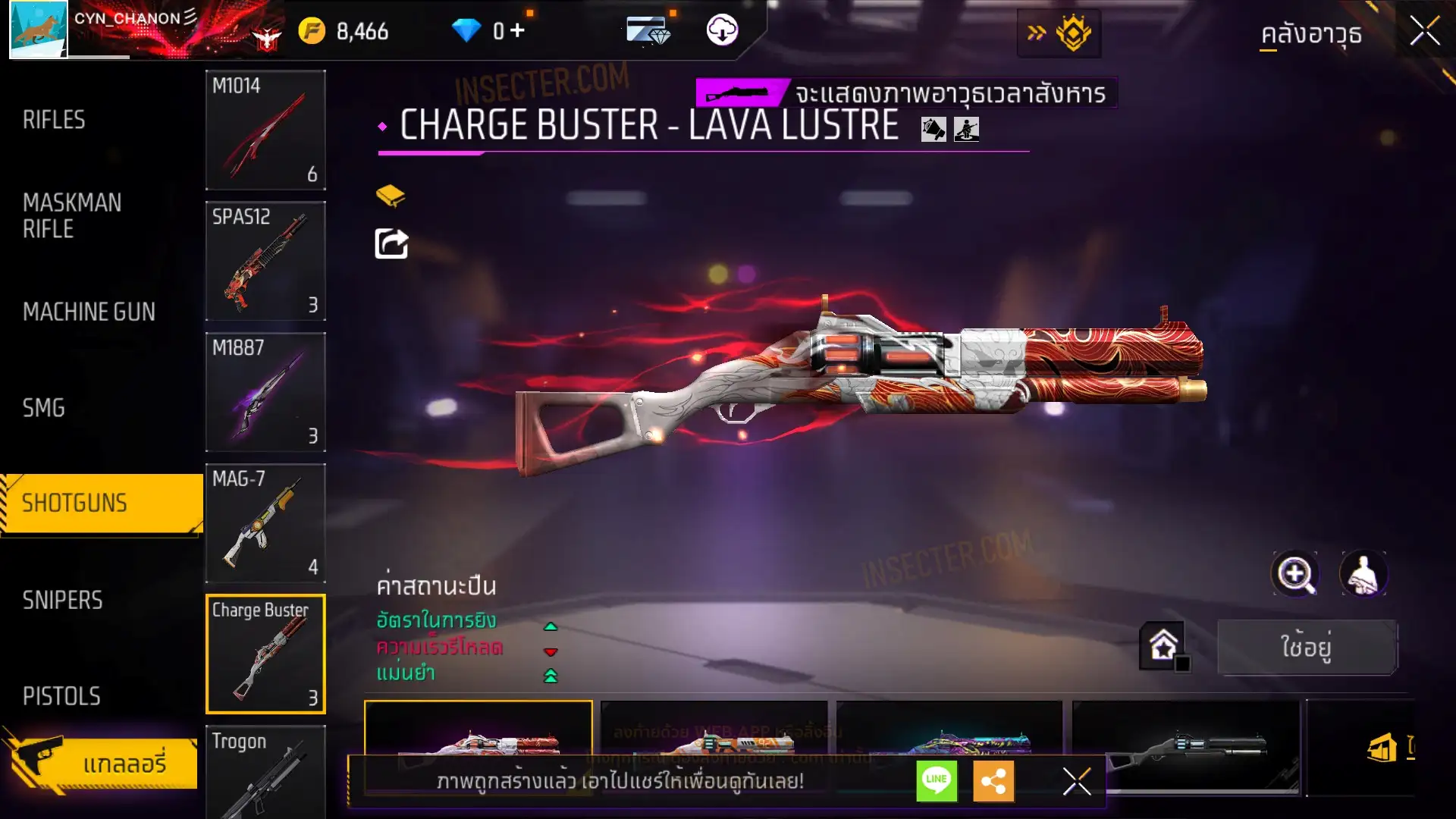Select the MACHINE GUN category

[x=89, y=312]
